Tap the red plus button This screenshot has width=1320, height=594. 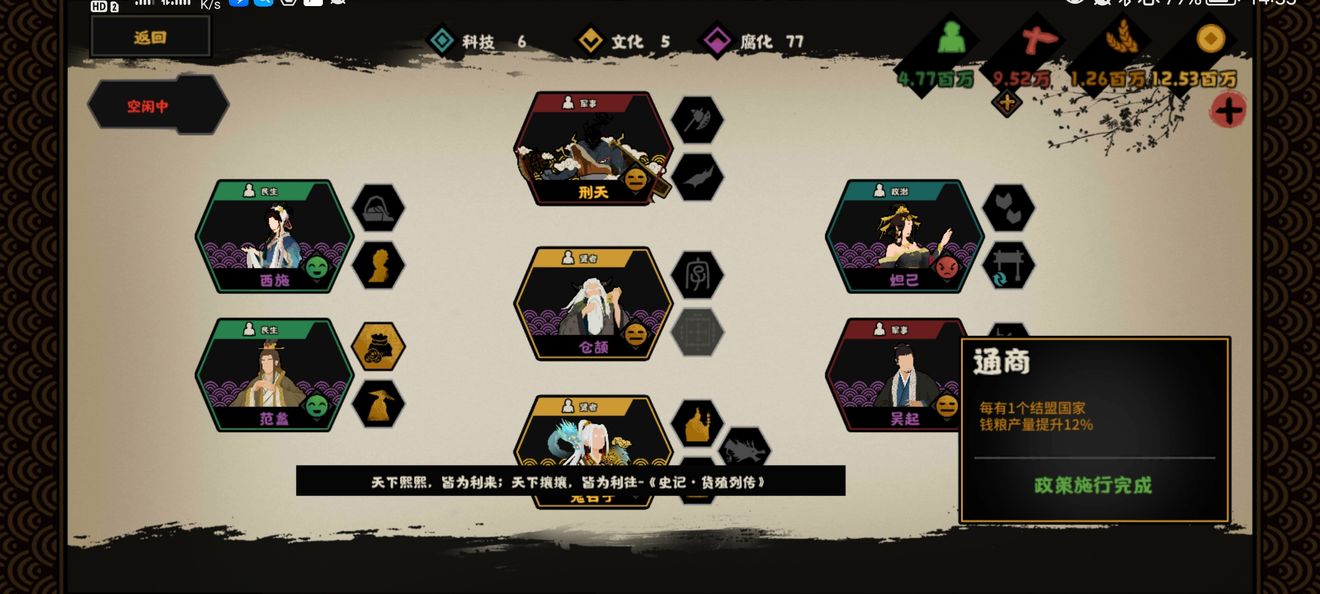[x=1229, y=110]
